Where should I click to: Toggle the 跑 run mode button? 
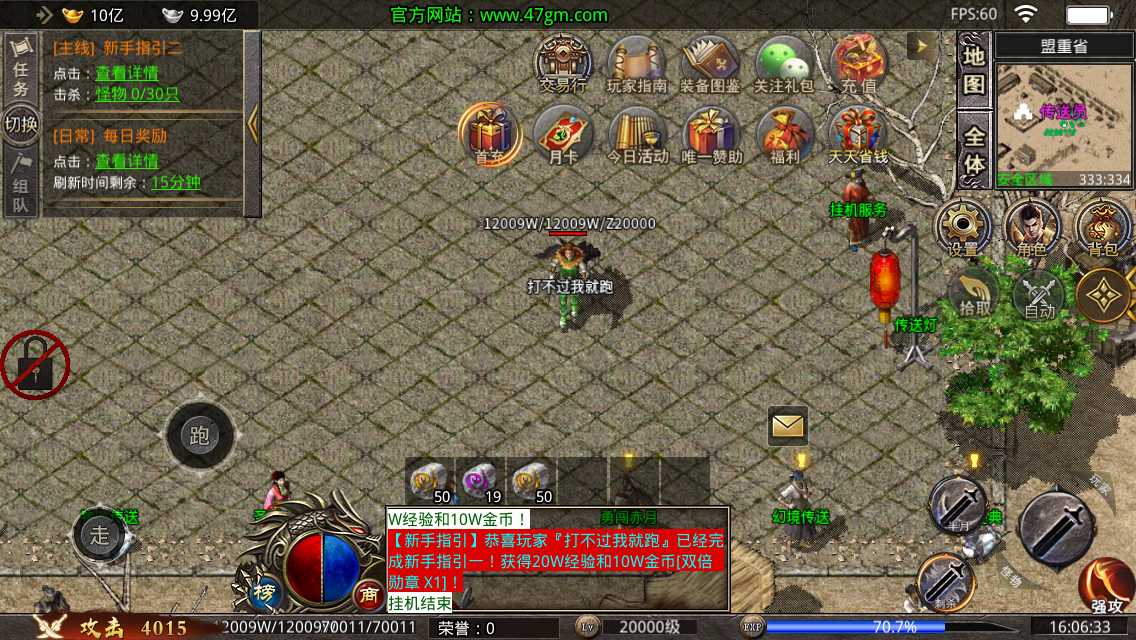click(200, 436)
